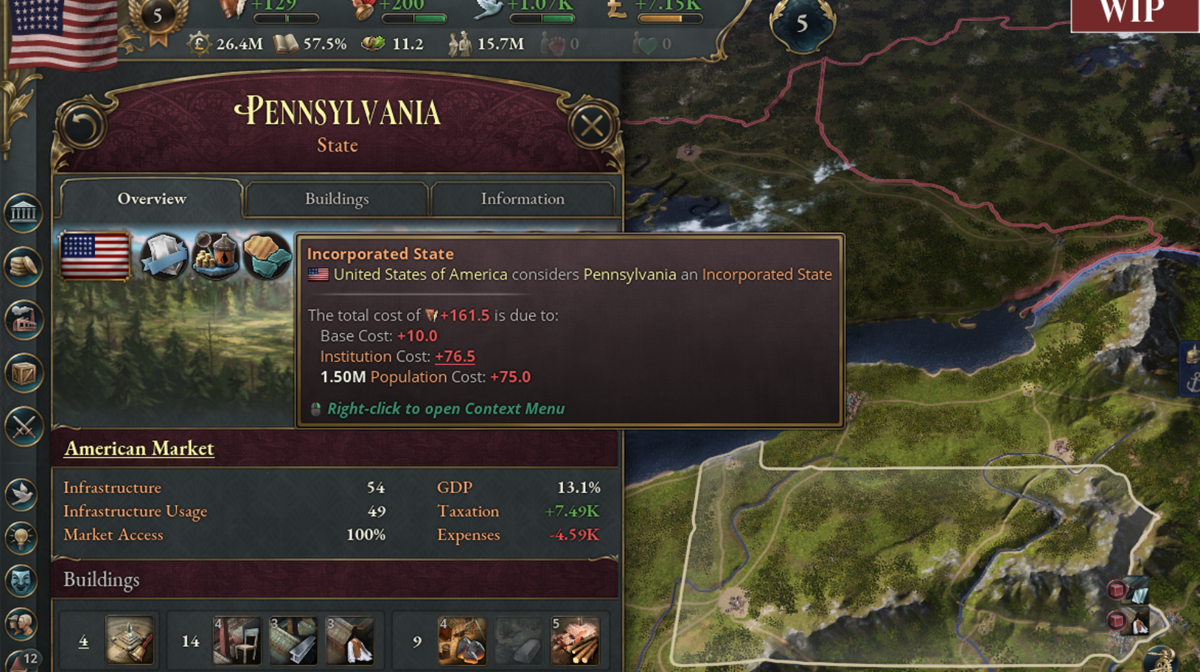Open the American Market link
1200x672 pixels.
(x=139, y=448)
